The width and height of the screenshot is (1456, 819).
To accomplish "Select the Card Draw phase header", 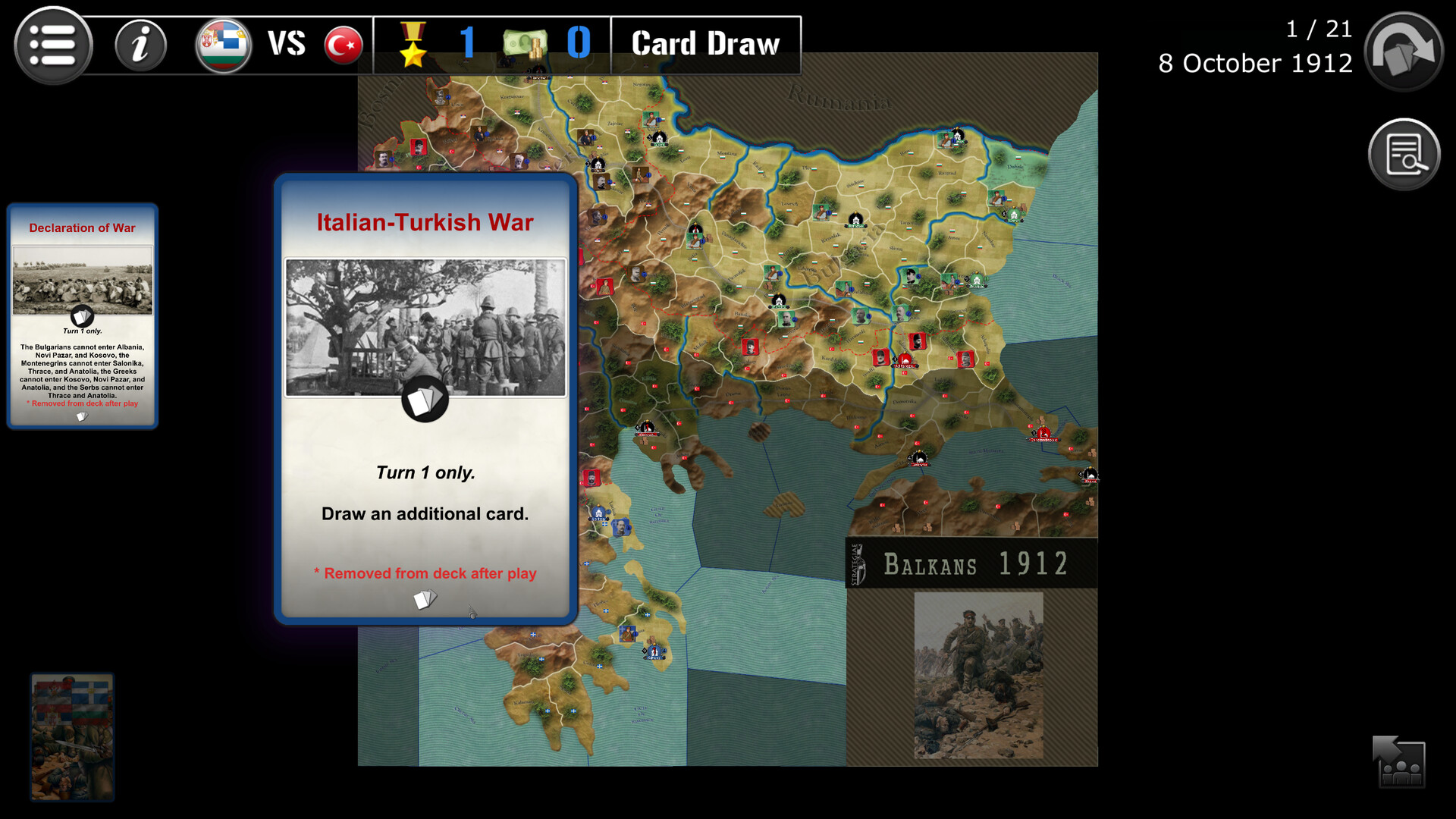I will point(704,43).
